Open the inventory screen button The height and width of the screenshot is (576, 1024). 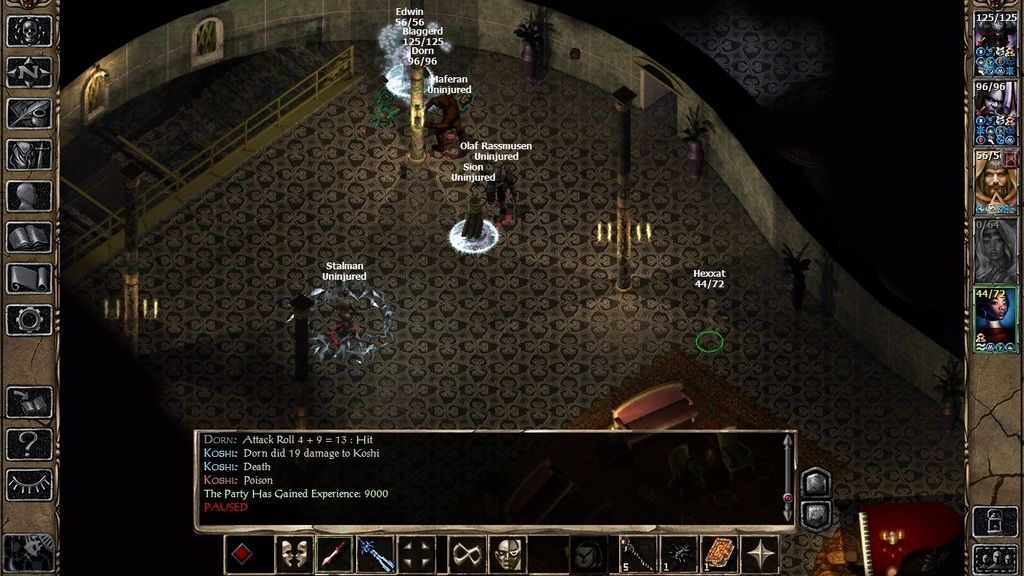pos(29,154)
